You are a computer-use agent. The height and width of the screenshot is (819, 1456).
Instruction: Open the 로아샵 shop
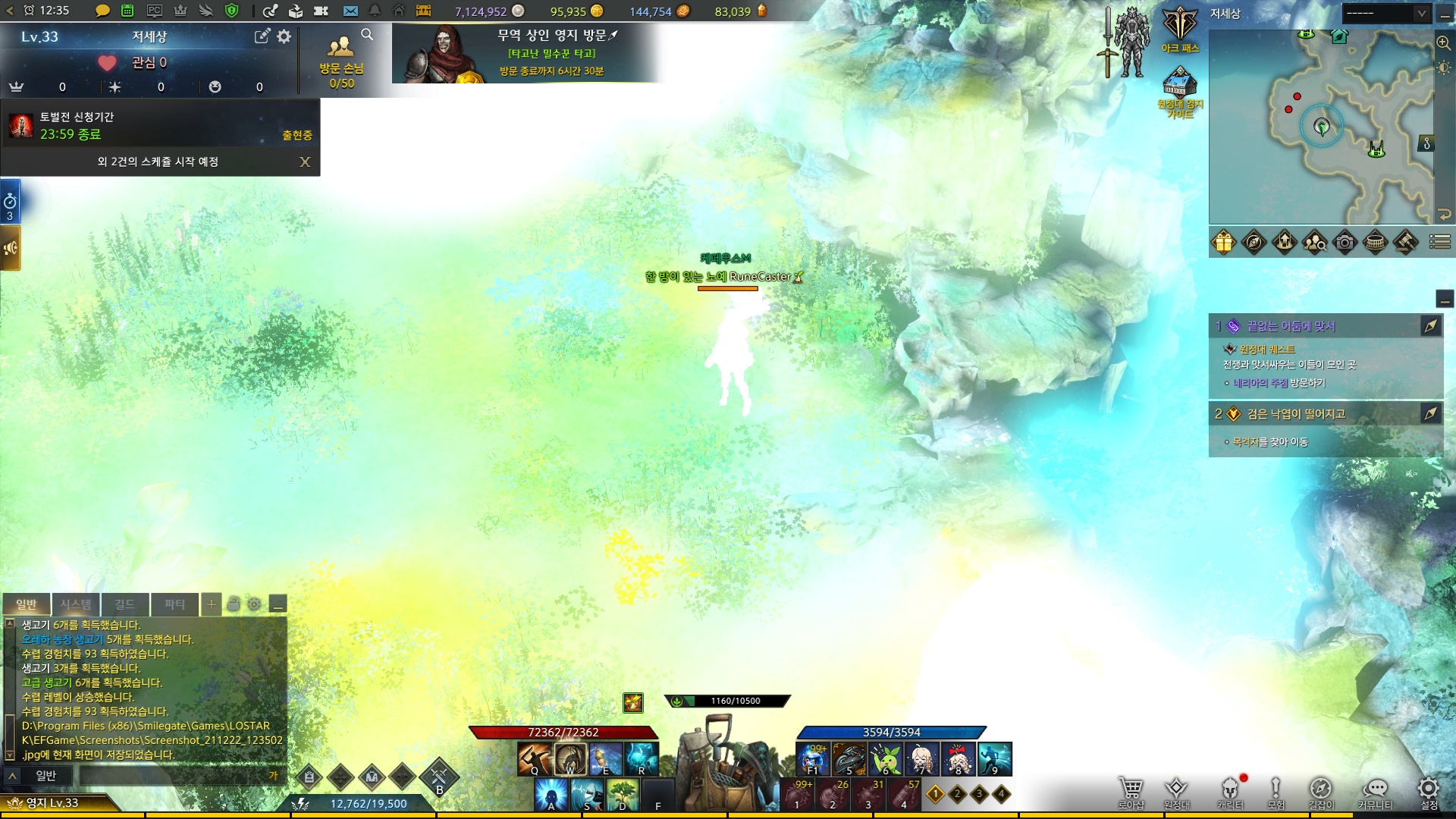pos(1131,791)
